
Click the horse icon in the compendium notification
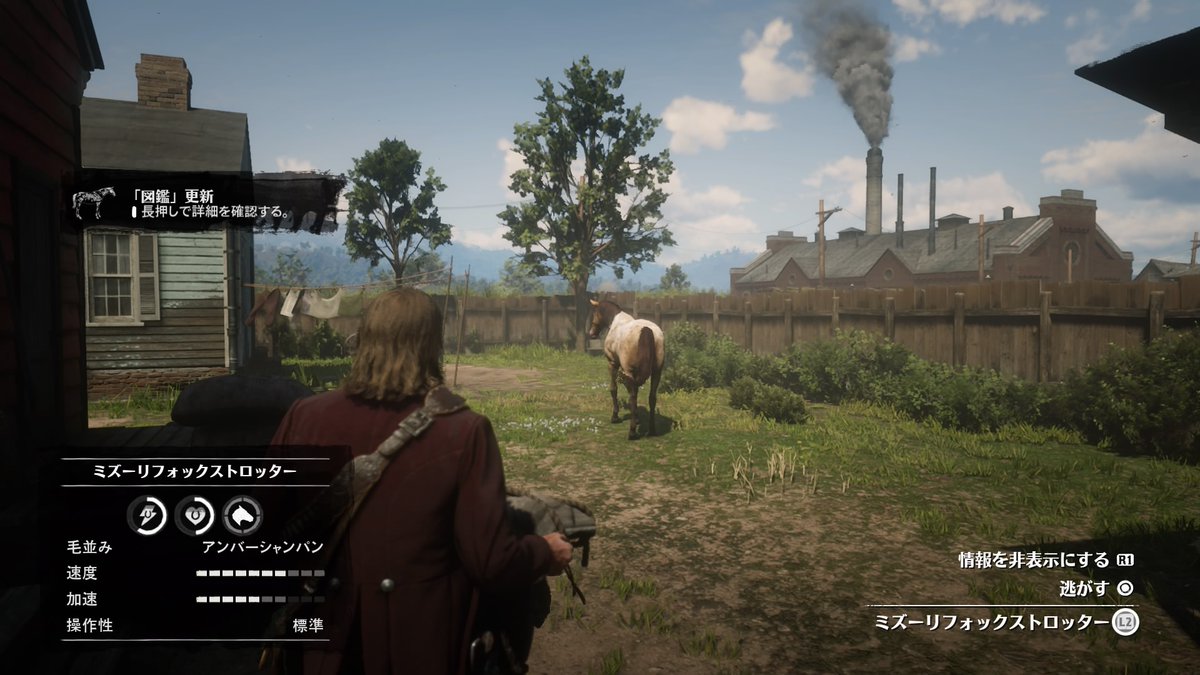coord(93,203)
